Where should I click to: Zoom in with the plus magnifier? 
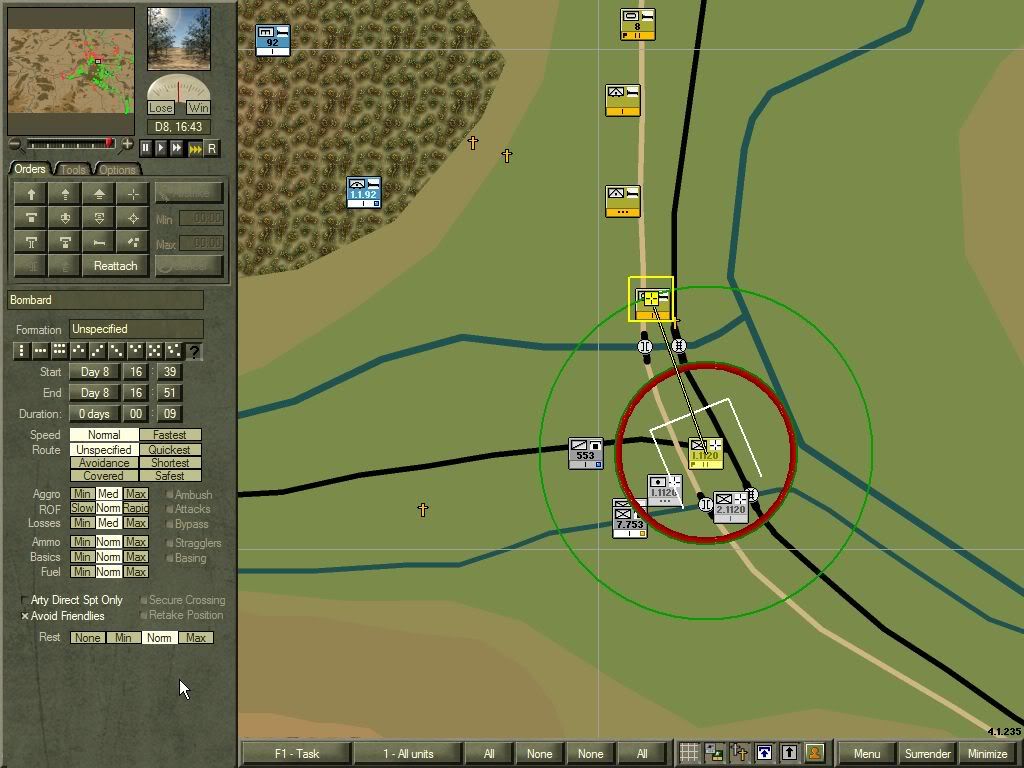pos(127,145)
